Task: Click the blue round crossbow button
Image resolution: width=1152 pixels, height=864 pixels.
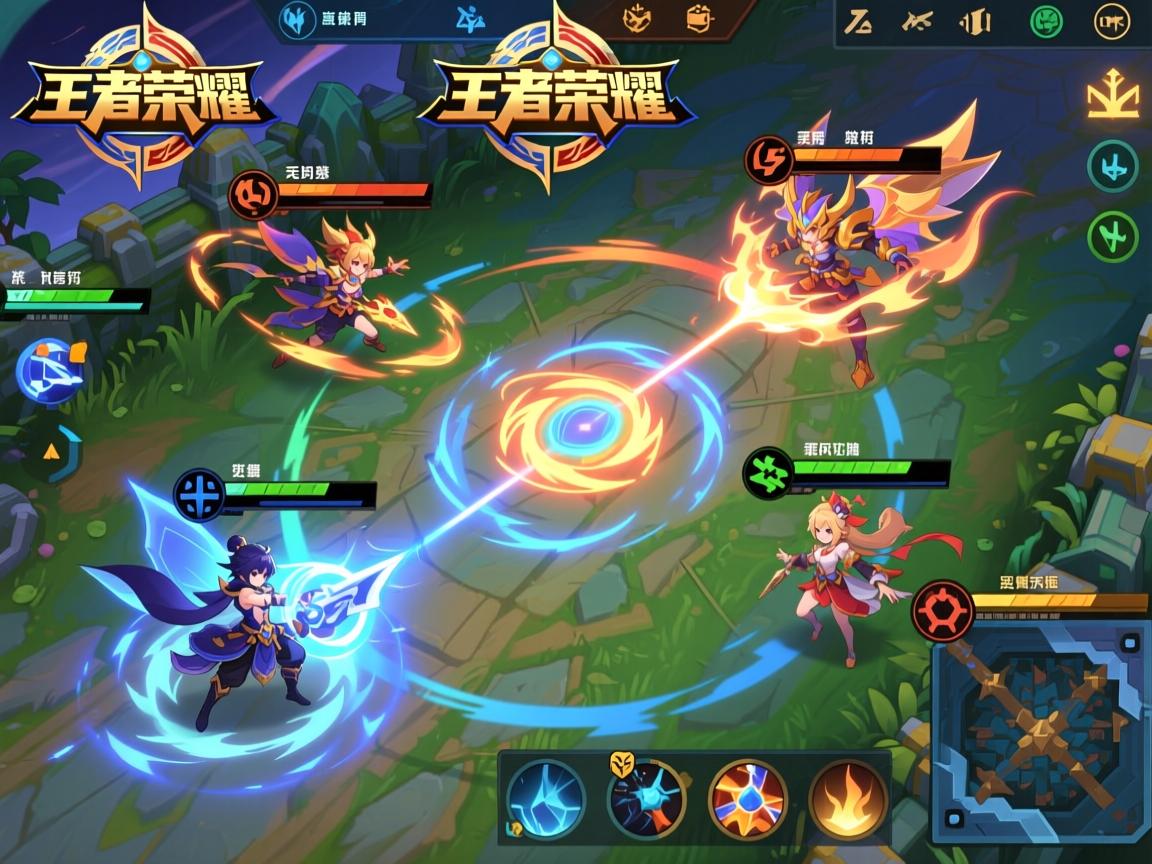Action: 50,371
